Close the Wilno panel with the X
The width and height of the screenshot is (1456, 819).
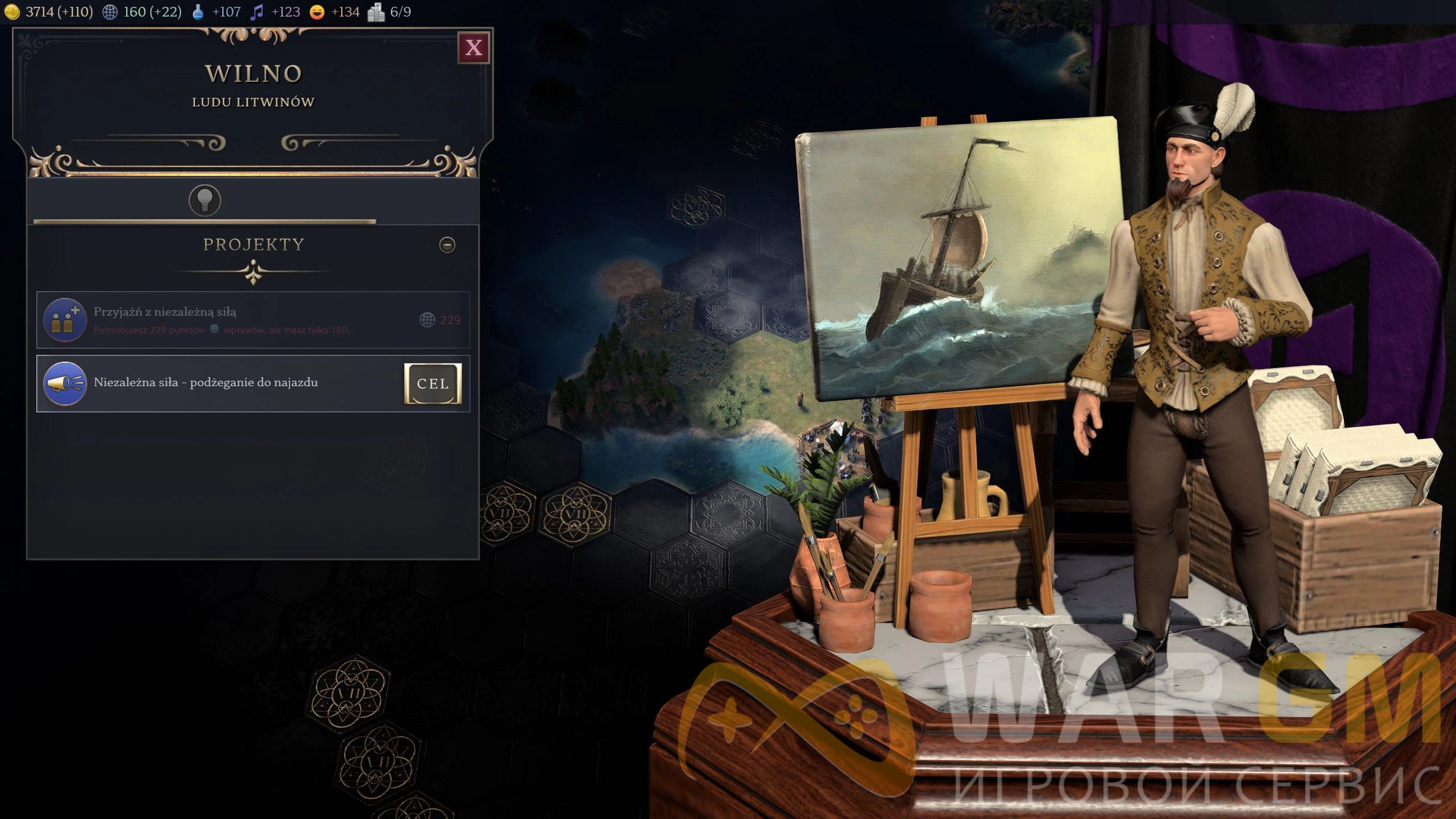pos(473,48)
